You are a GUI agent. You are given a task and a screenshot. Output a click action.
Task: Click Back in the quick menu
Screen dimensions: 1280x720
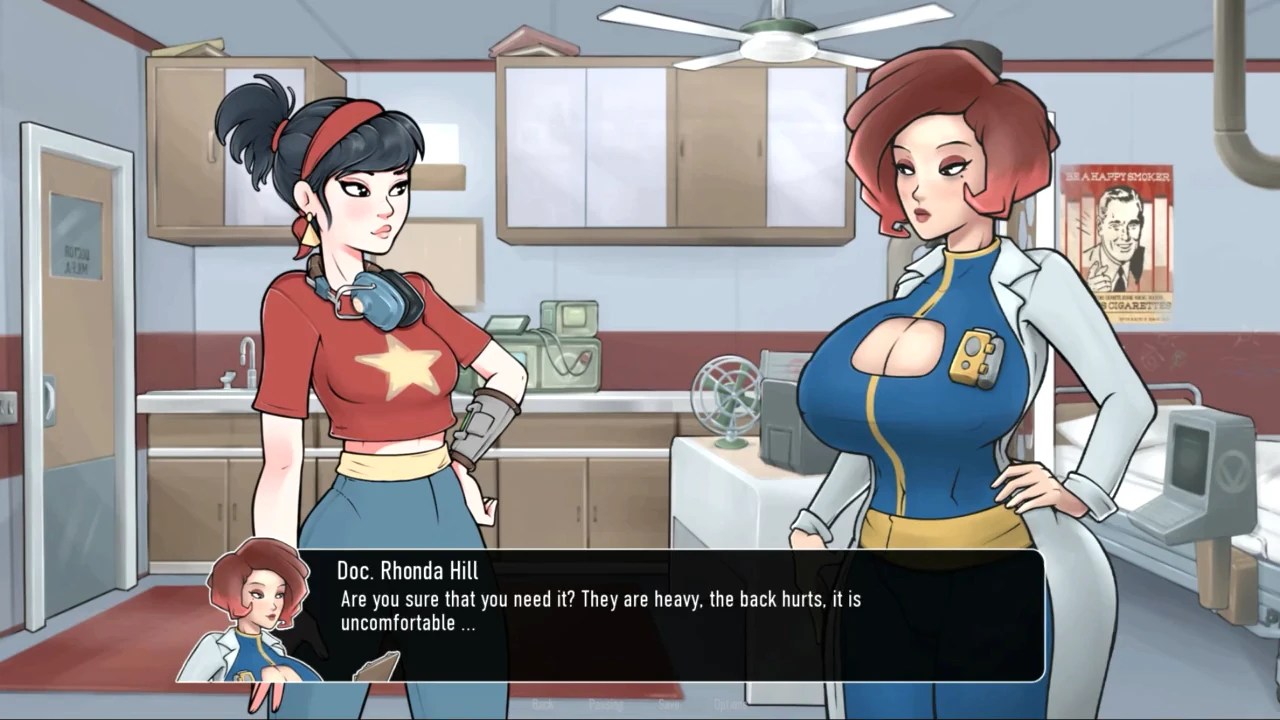pos(544,704)
